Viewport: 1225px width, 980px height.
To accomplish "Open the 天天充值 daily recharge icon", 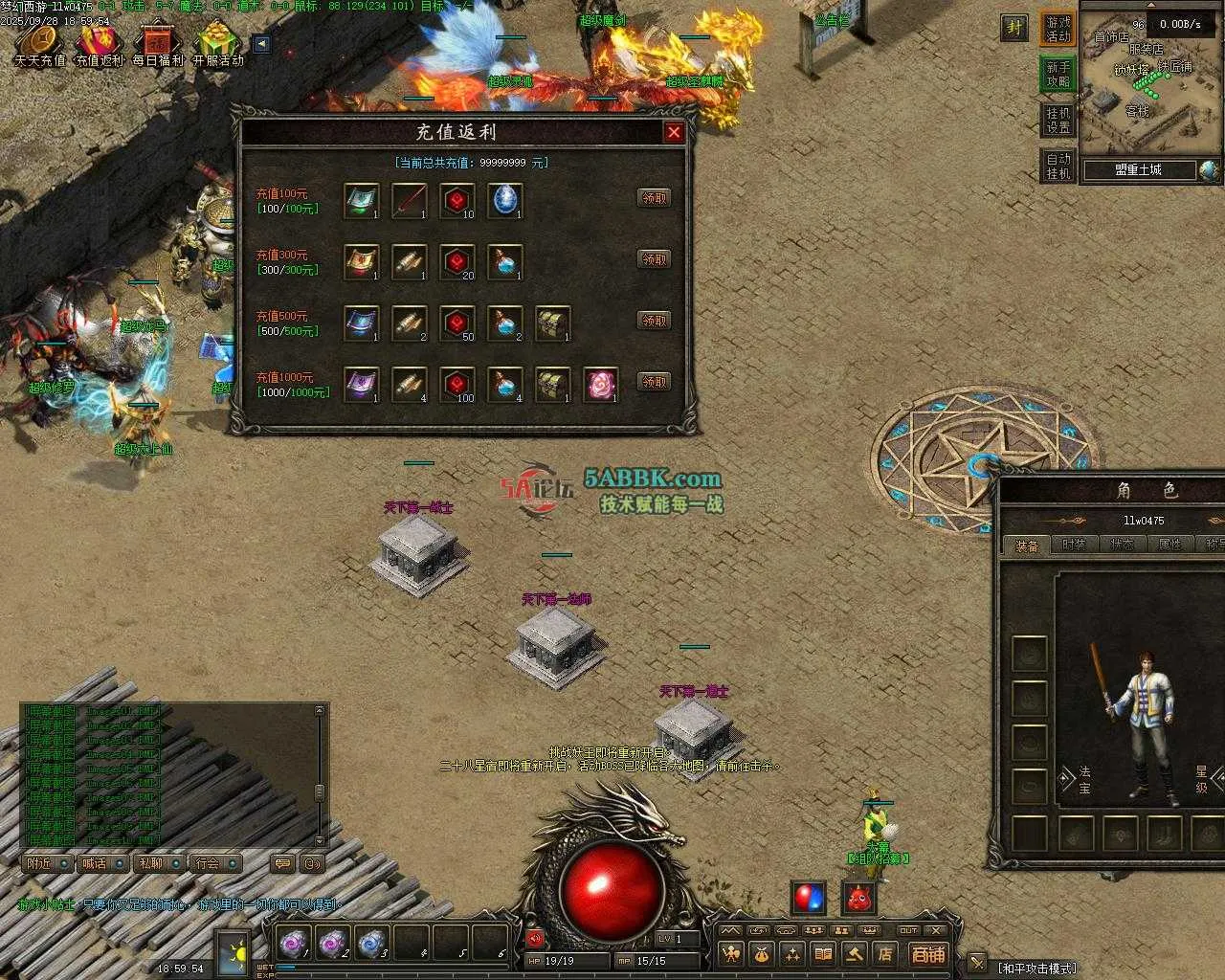I will tap(40, 45).
